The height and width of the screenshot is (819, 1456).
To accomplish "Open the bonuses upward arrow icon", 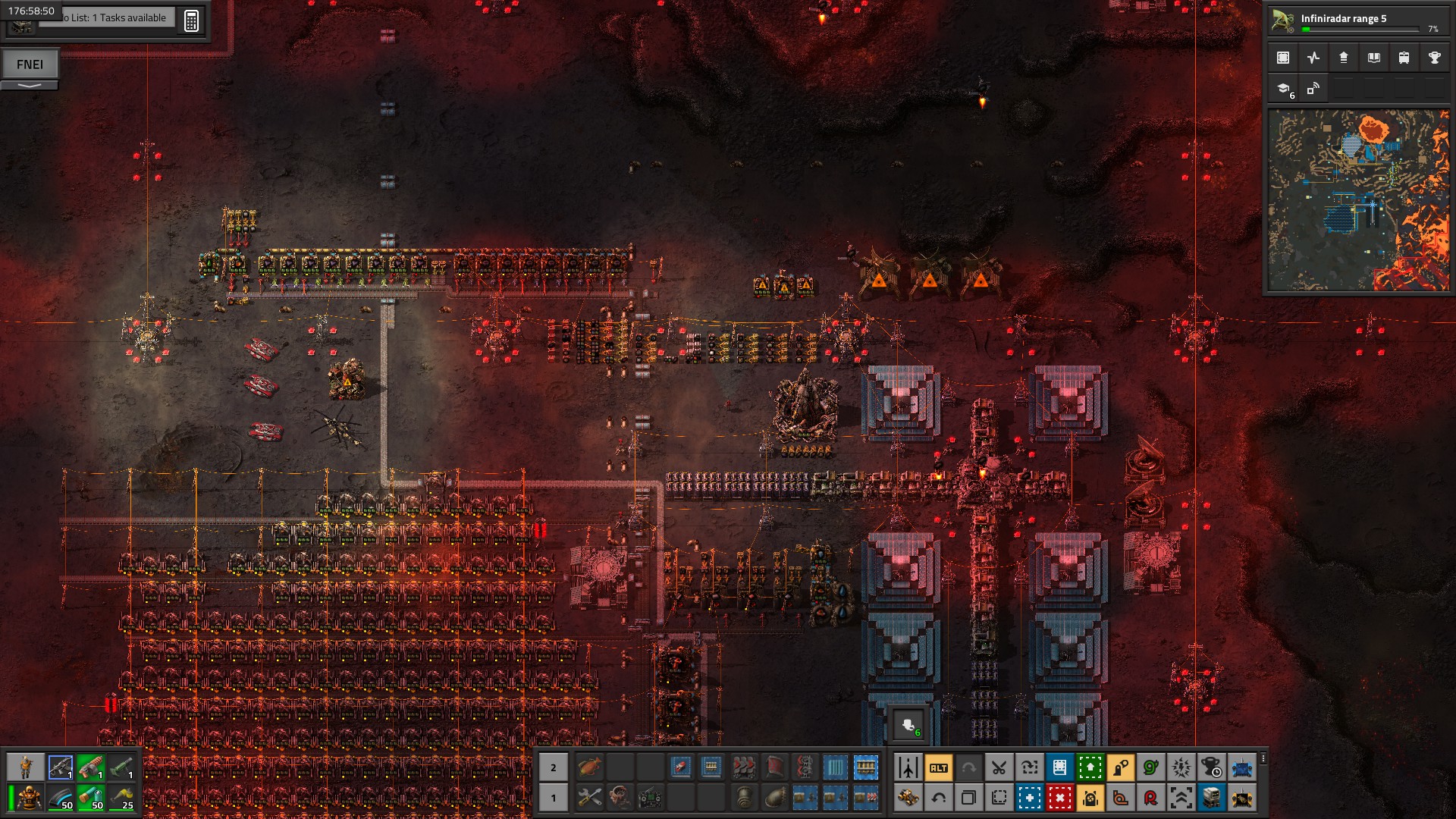I will [x=1343, y=58].
